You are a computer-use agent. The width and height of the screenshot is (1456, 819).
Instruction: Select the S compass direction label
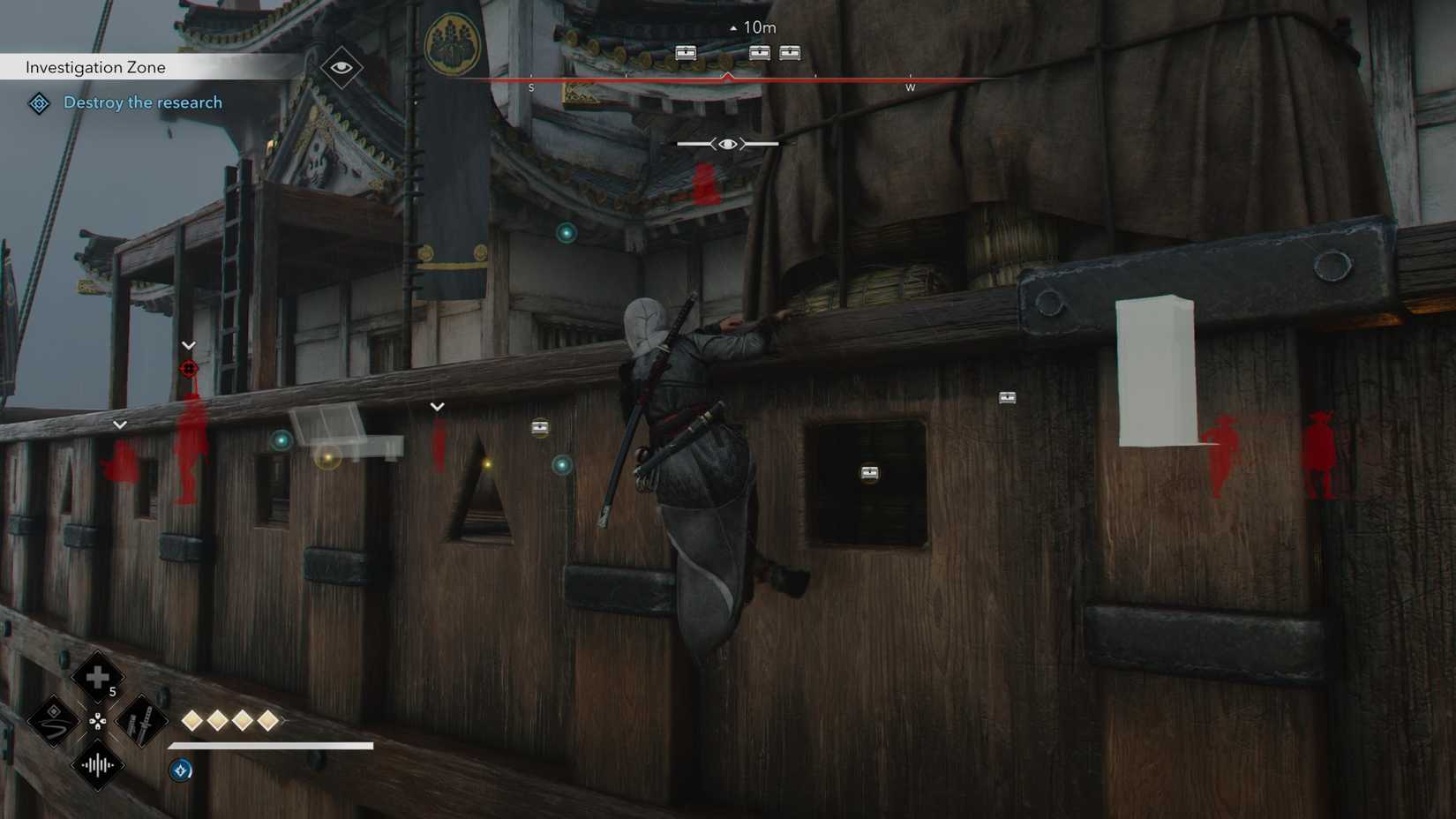pos(531,87)
